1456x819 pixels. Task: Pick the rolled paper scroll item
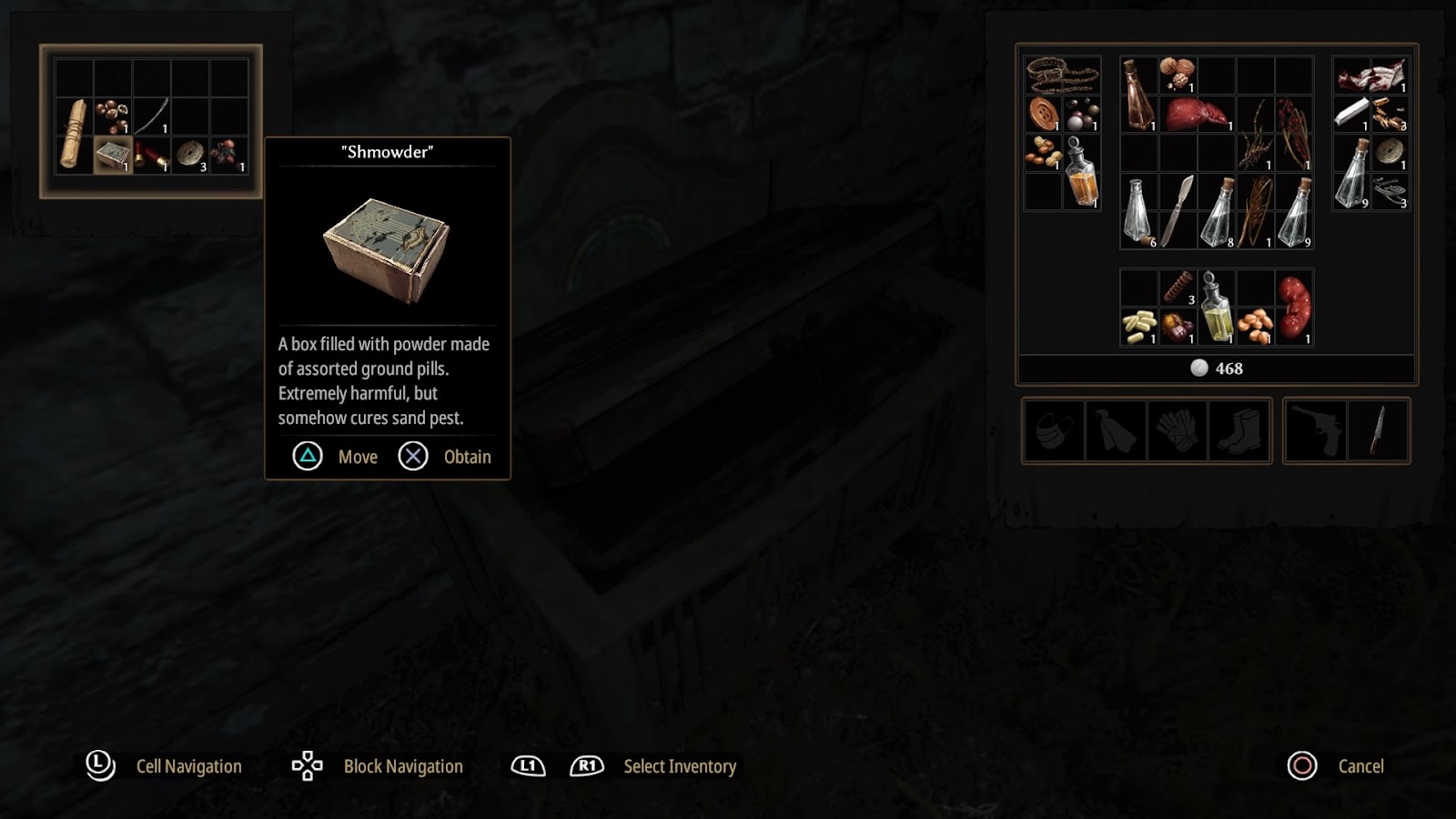[x=73, y=135]
